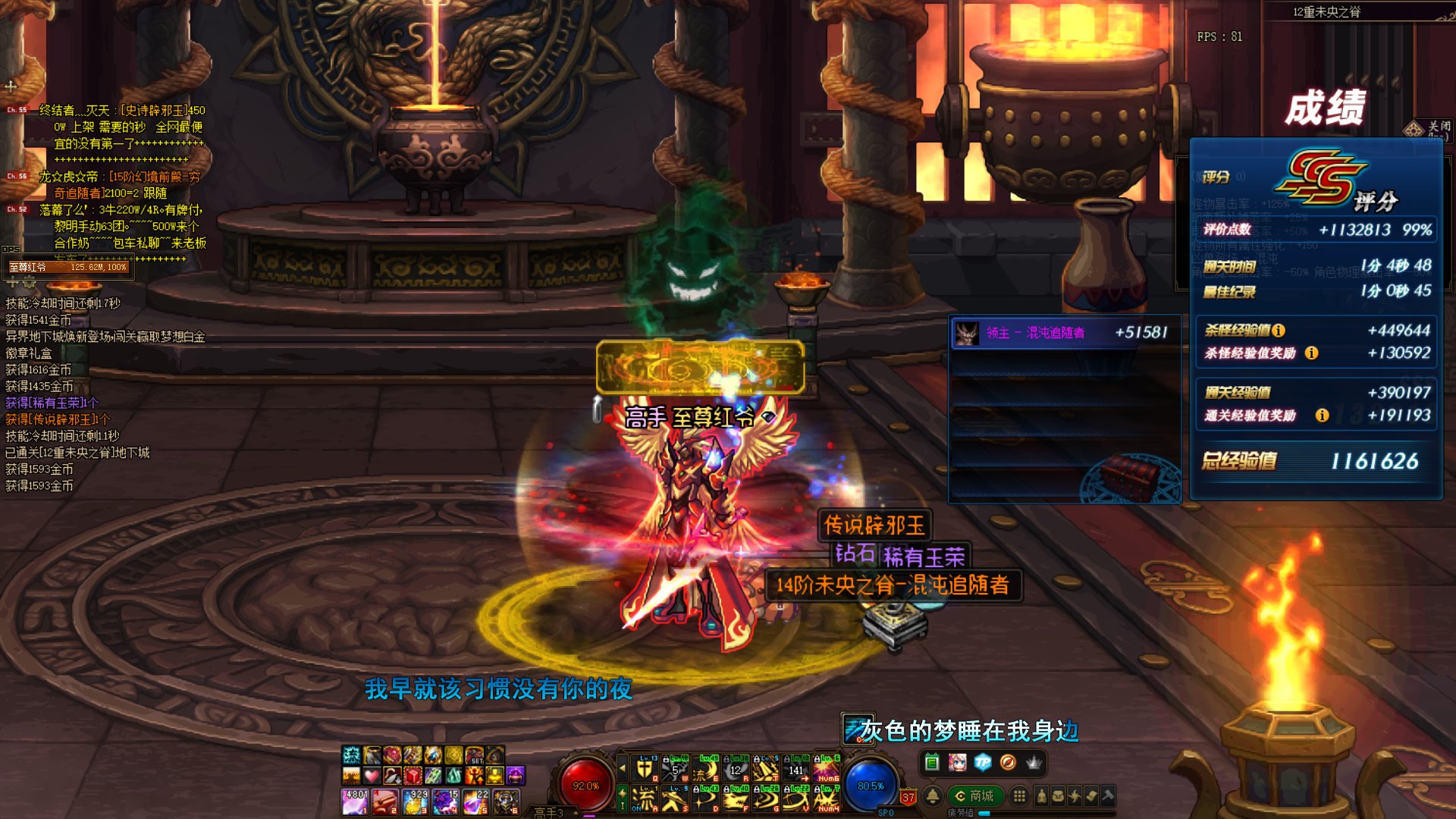Open the 商城 shop
1456x819 pixels.
pos(975,795)
